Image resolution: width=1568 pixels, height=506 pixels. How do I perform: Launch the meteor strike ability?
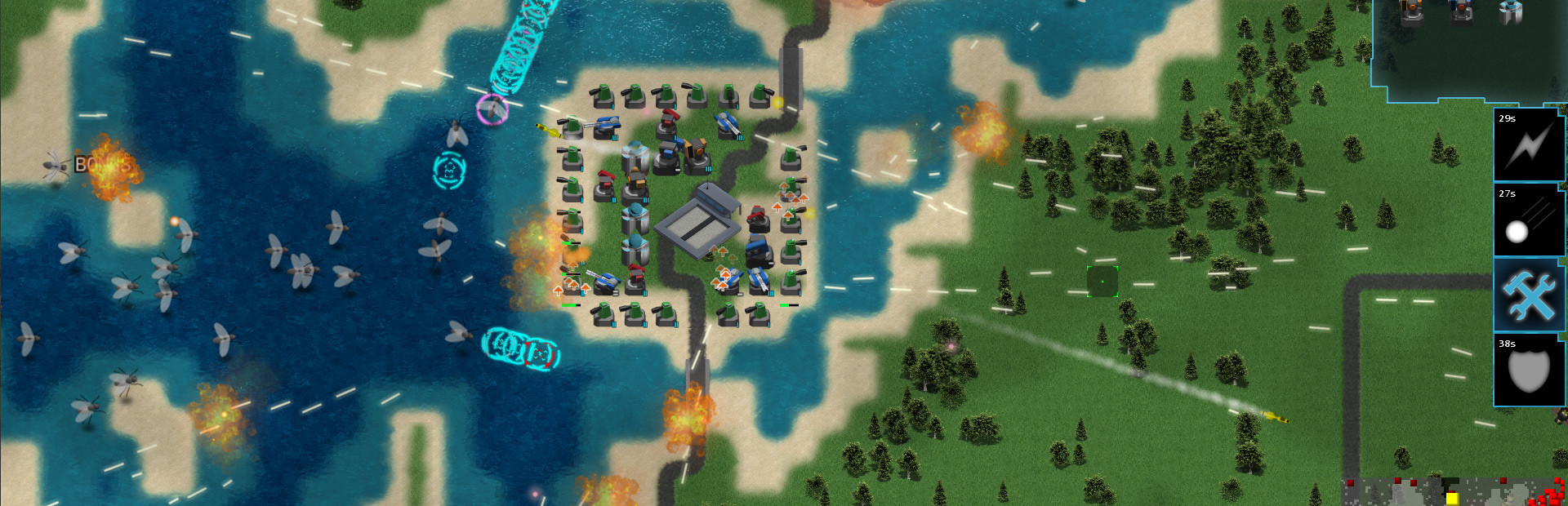[x=1528, y=220]
